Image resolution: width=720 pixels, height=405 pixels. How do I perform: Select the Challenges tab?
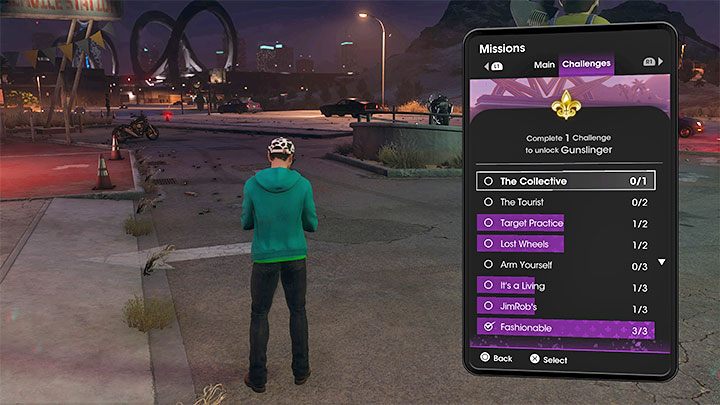tap(586, 65)
